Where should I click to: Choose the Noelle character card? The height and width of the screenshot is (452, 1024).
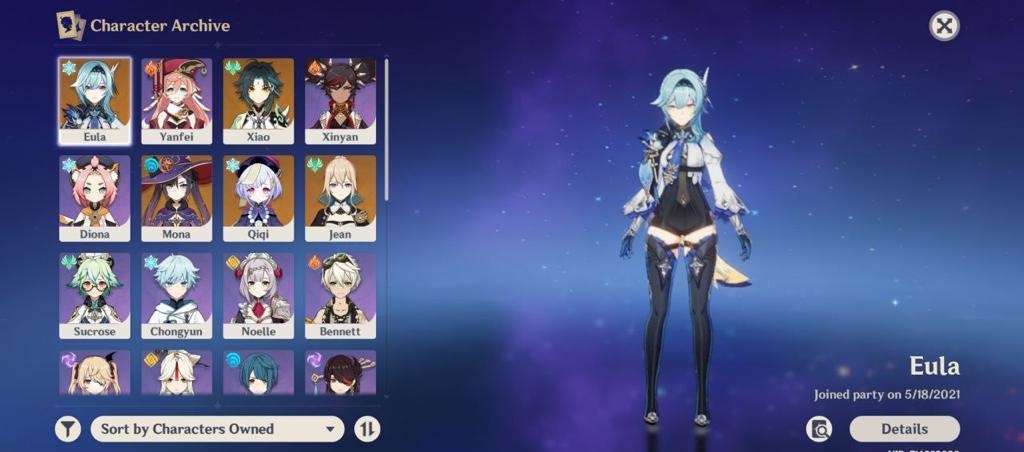click(258, 295)
